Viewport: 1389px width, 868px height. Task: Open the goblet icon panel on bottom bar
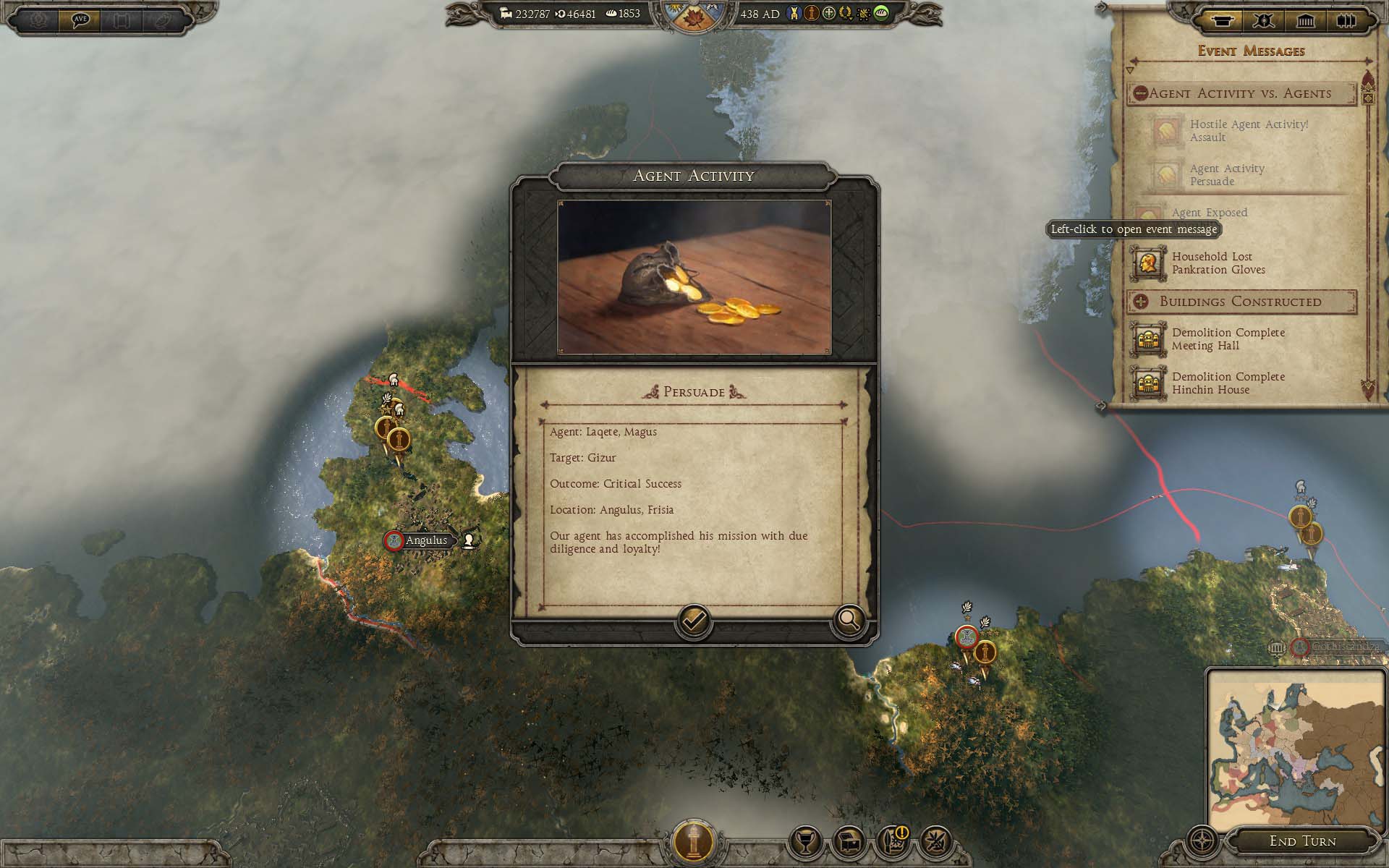point(806,843)
